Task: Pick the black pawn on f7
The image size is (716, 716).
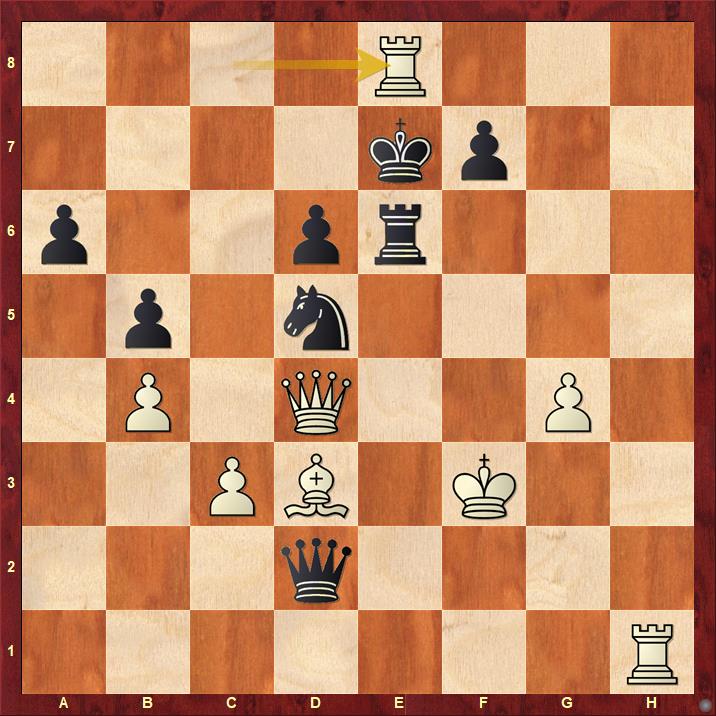Action: pos(484,150)
